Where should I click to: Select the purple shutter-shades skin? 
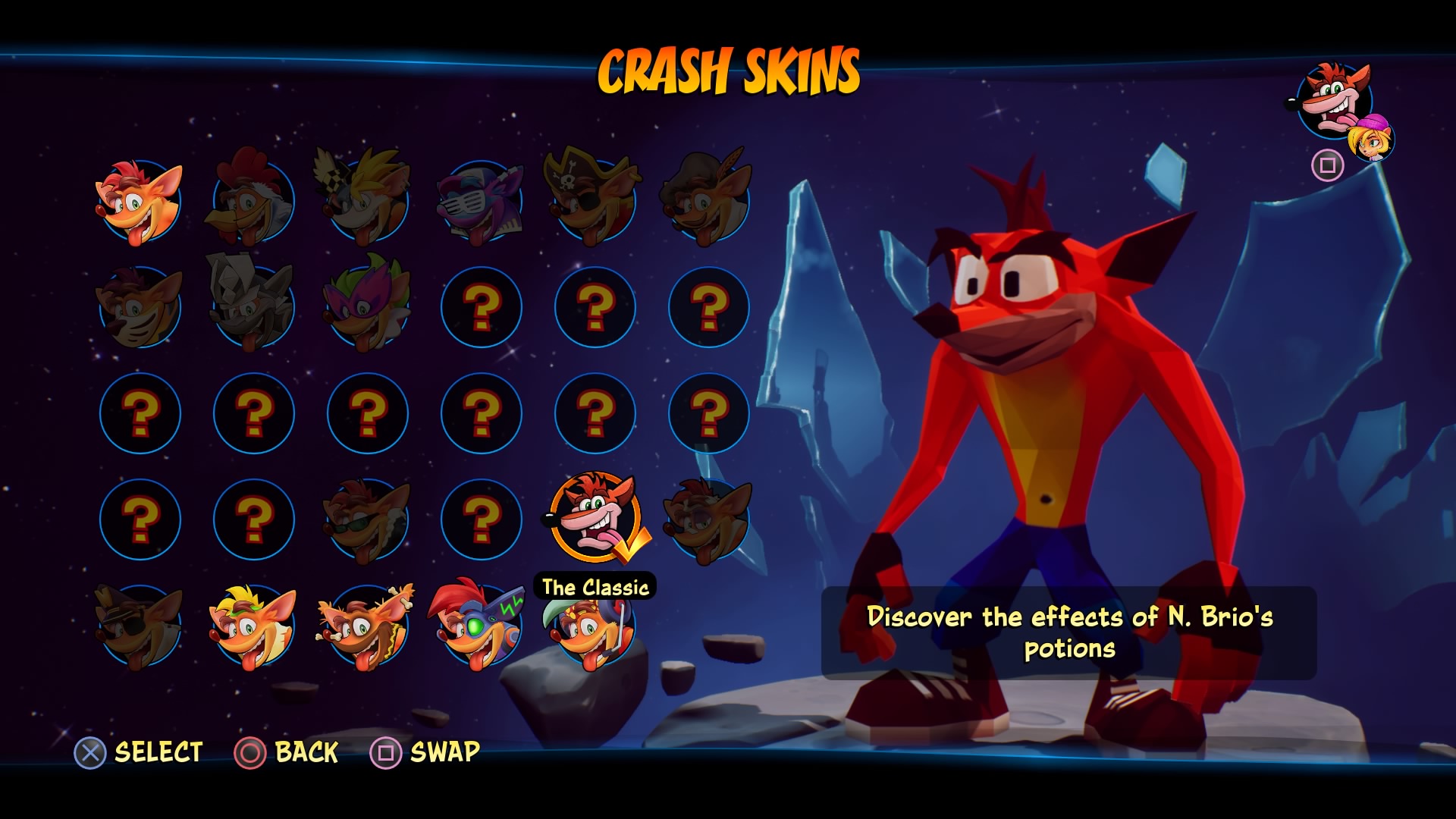pyautogui.click(x=481, y=202)
